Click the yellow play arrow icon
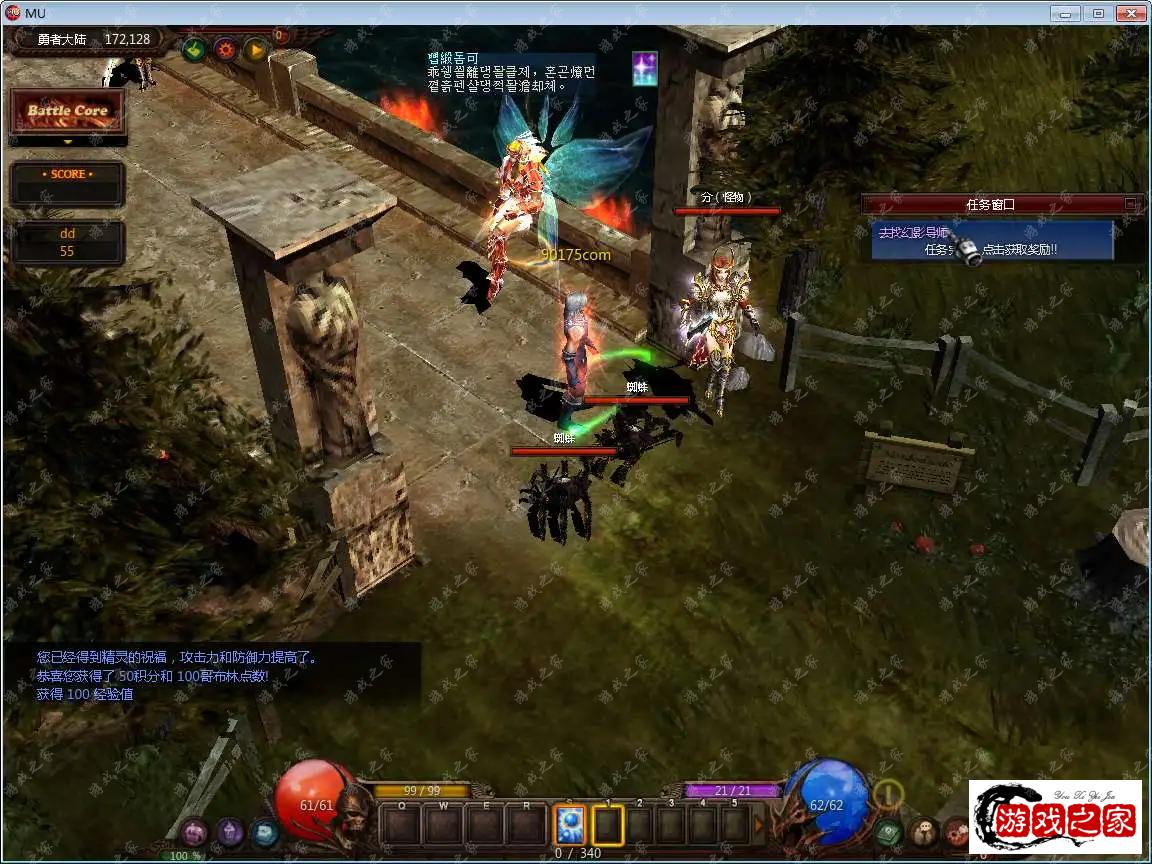Screen dimensions: 1152x864 (256, 49)
